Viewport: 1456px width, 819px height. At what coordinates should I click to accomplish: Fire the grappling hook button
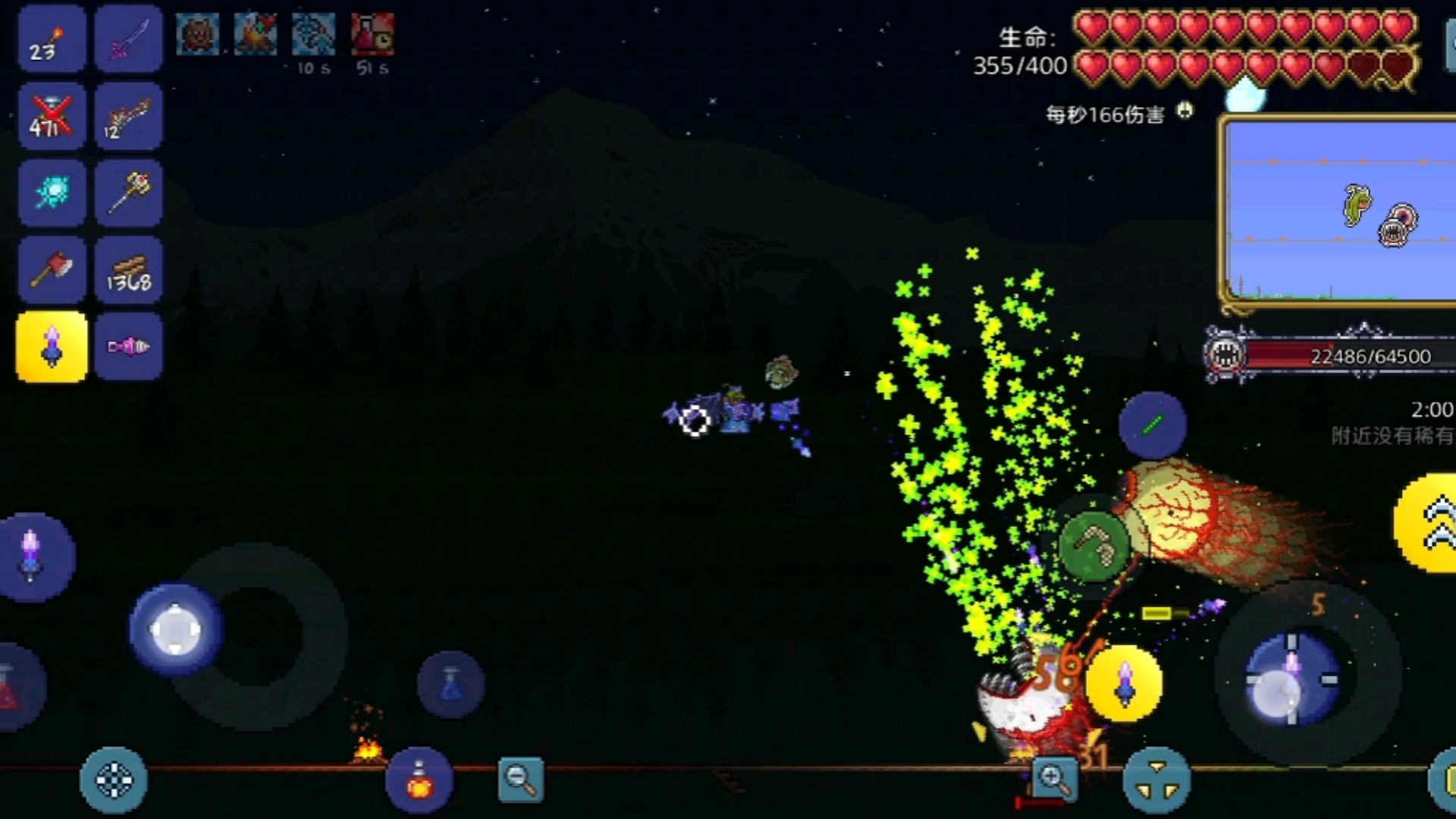tap(1094, 544)
